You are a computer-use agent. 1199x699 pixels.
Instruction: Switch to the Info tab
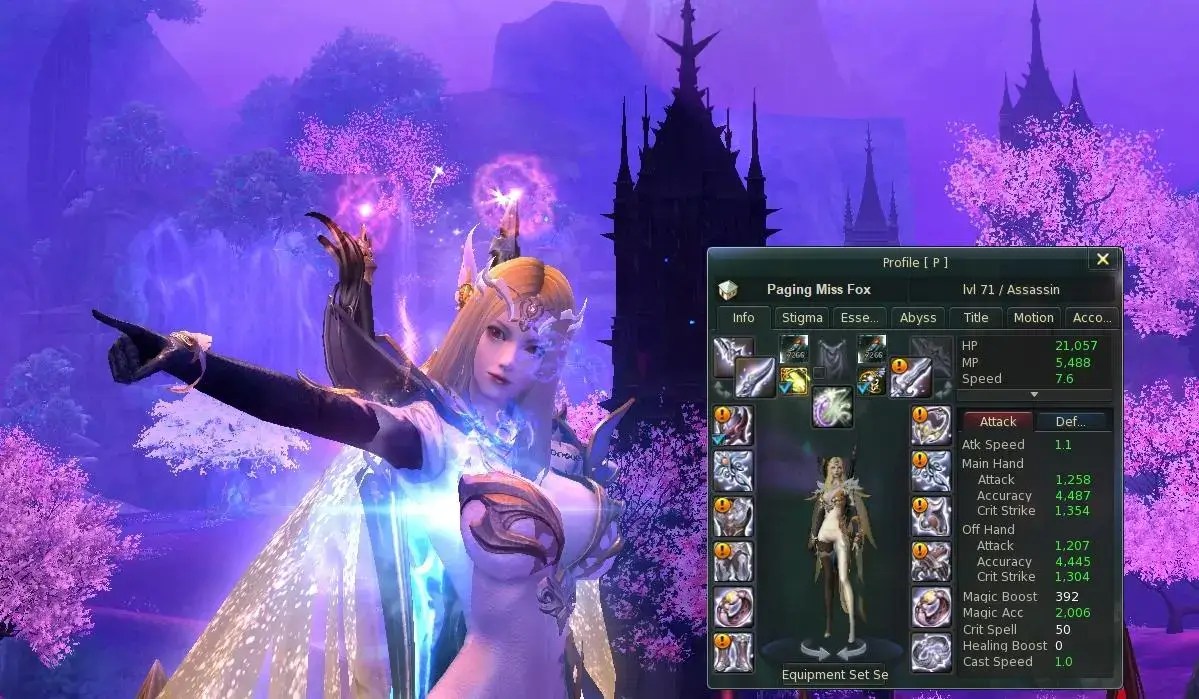pyautogui.click(x=743, y=318)
